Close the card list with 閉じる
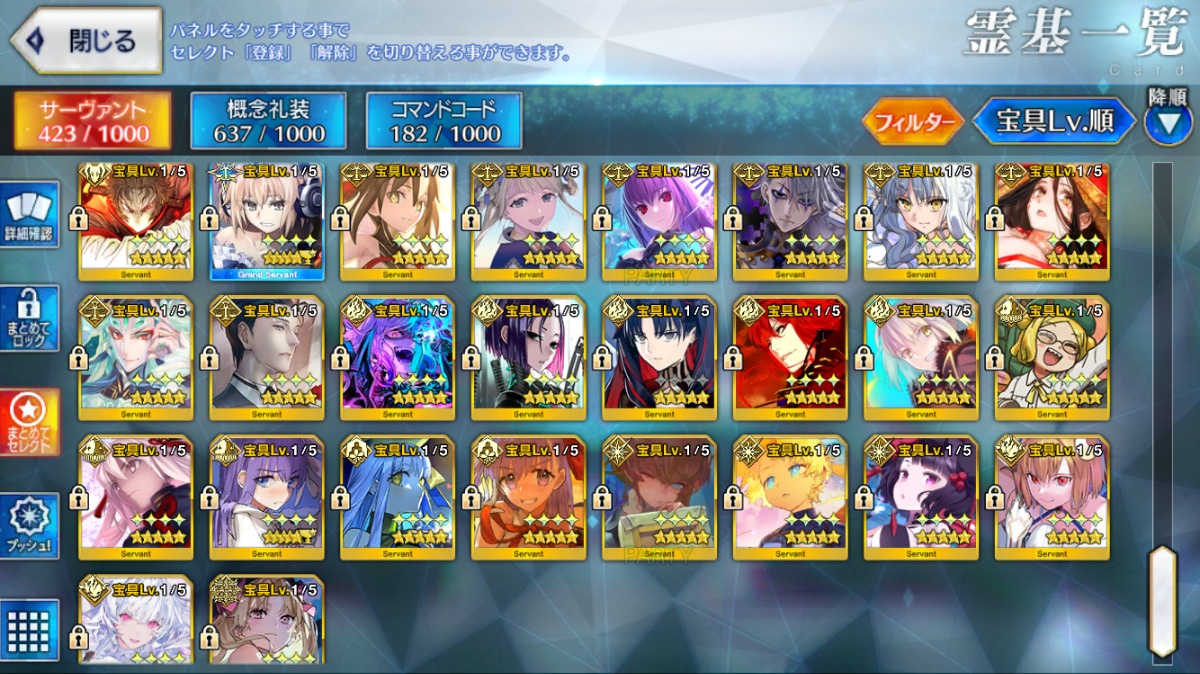 tap(86, 41)
